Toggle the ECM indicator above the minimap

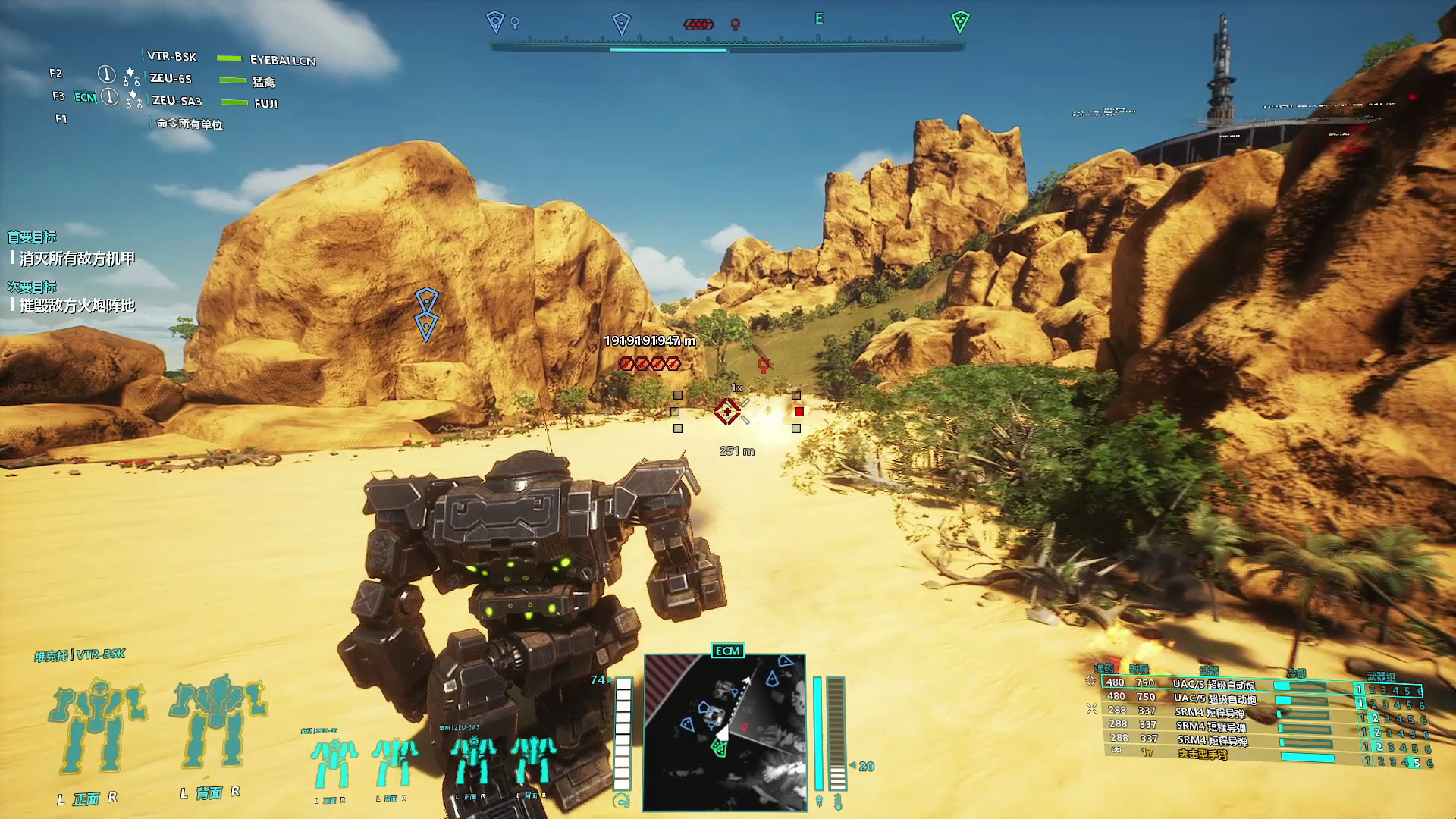(x=727, y=651)
